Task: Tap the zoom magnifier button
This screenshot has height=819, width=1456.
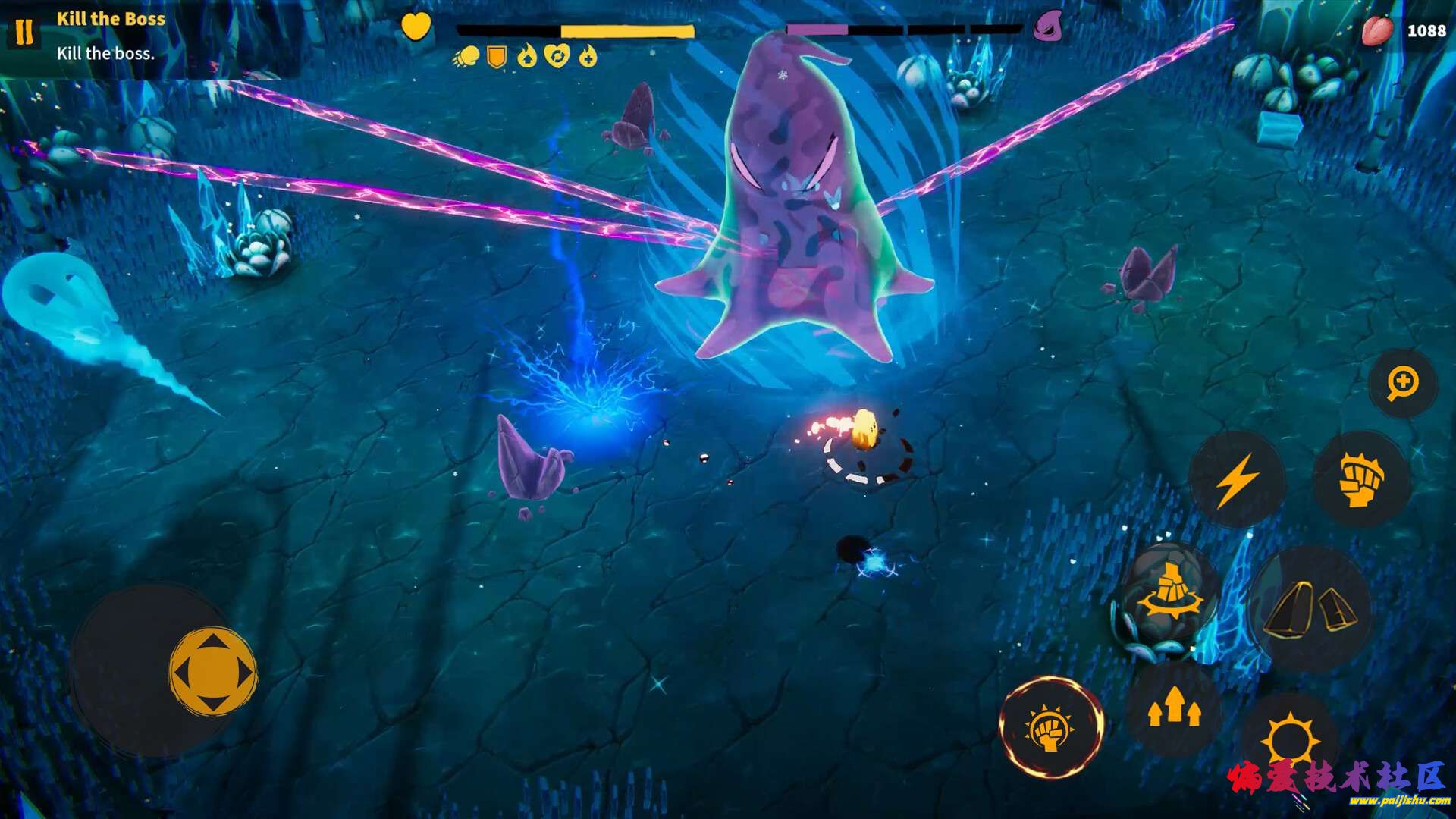Action: click(1403, 383)
